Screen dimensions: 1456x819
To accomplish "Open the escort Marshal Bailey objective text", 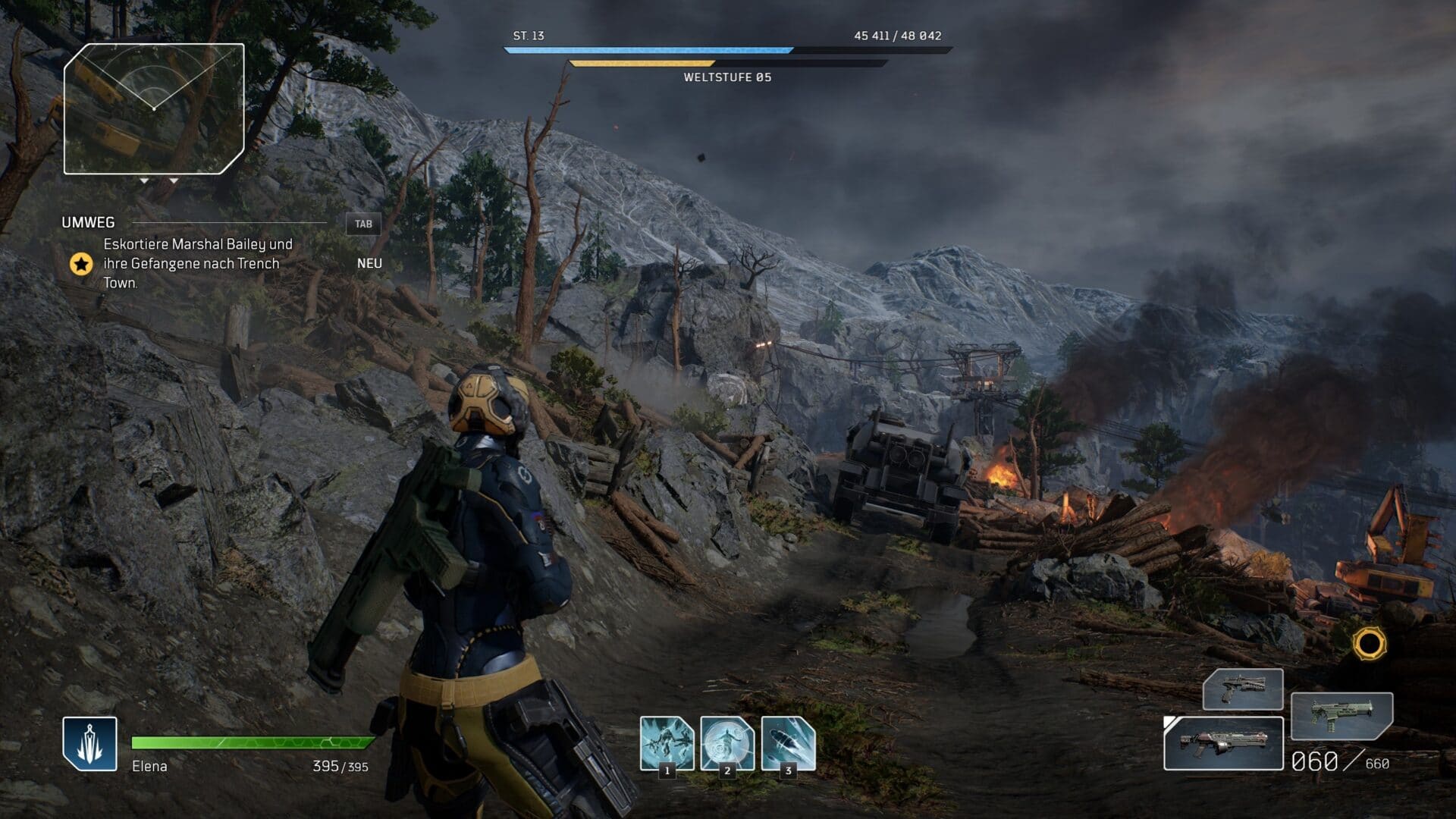I will pos(197,263).
